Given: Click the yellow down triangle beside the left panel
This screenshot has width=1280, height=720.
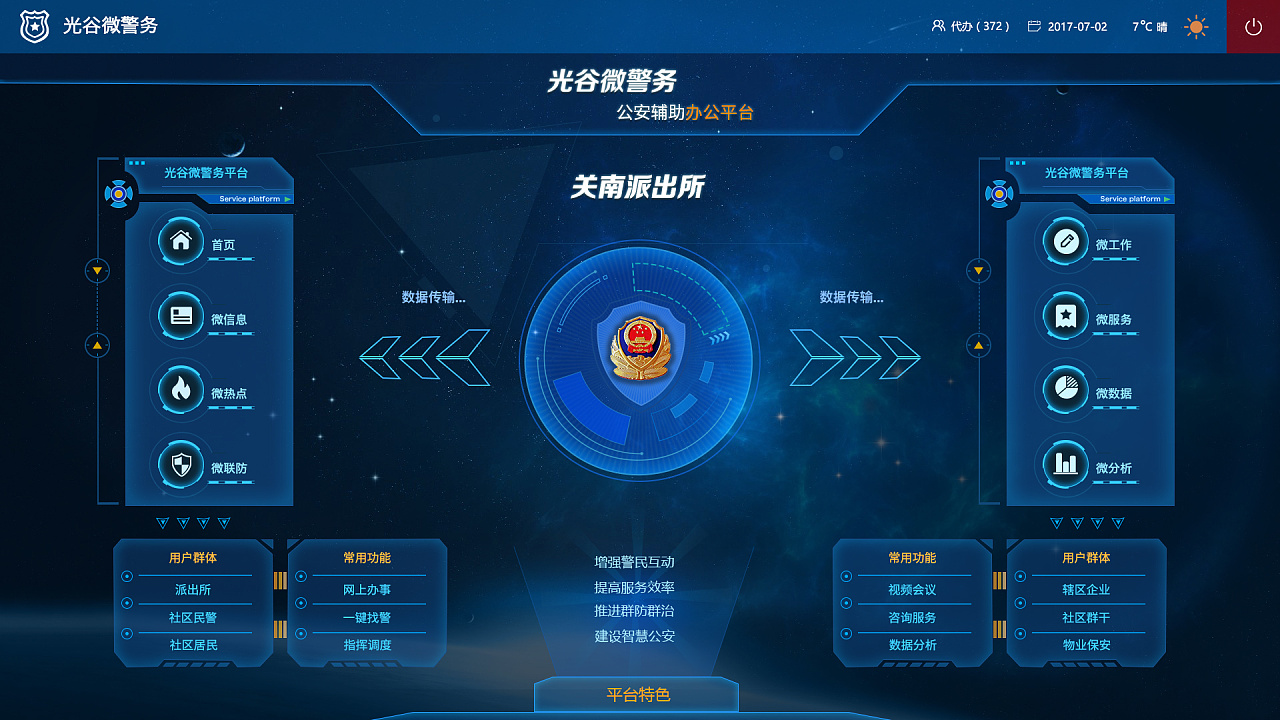Looking at the screenshot, I should coord(96,269).
